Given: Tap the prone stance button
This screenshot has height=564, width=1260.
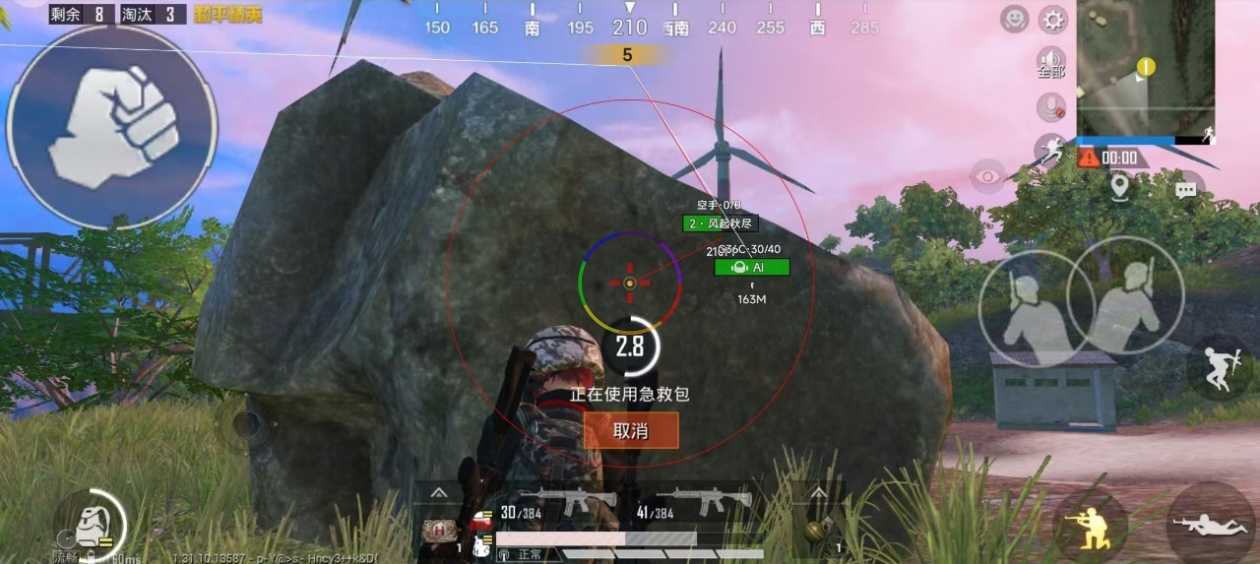Looking at the screenshot, I should pos(1212,524).
